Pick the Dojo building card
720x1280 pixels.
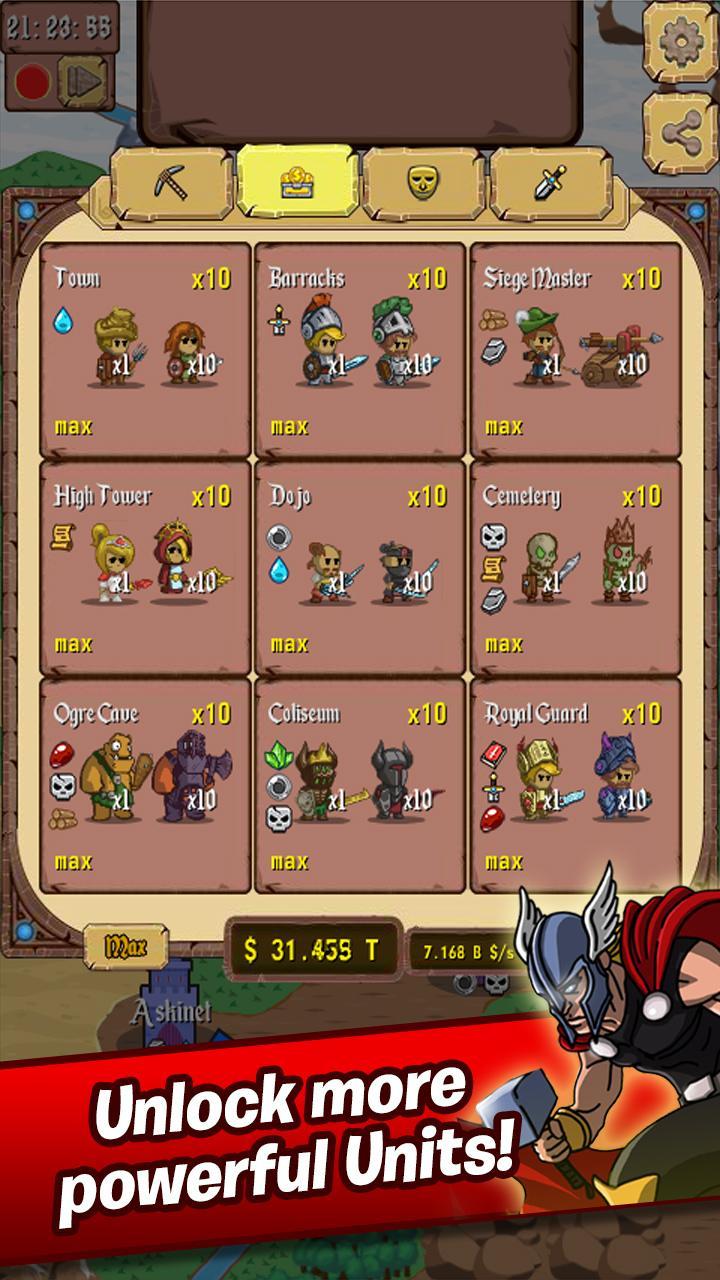360,568
